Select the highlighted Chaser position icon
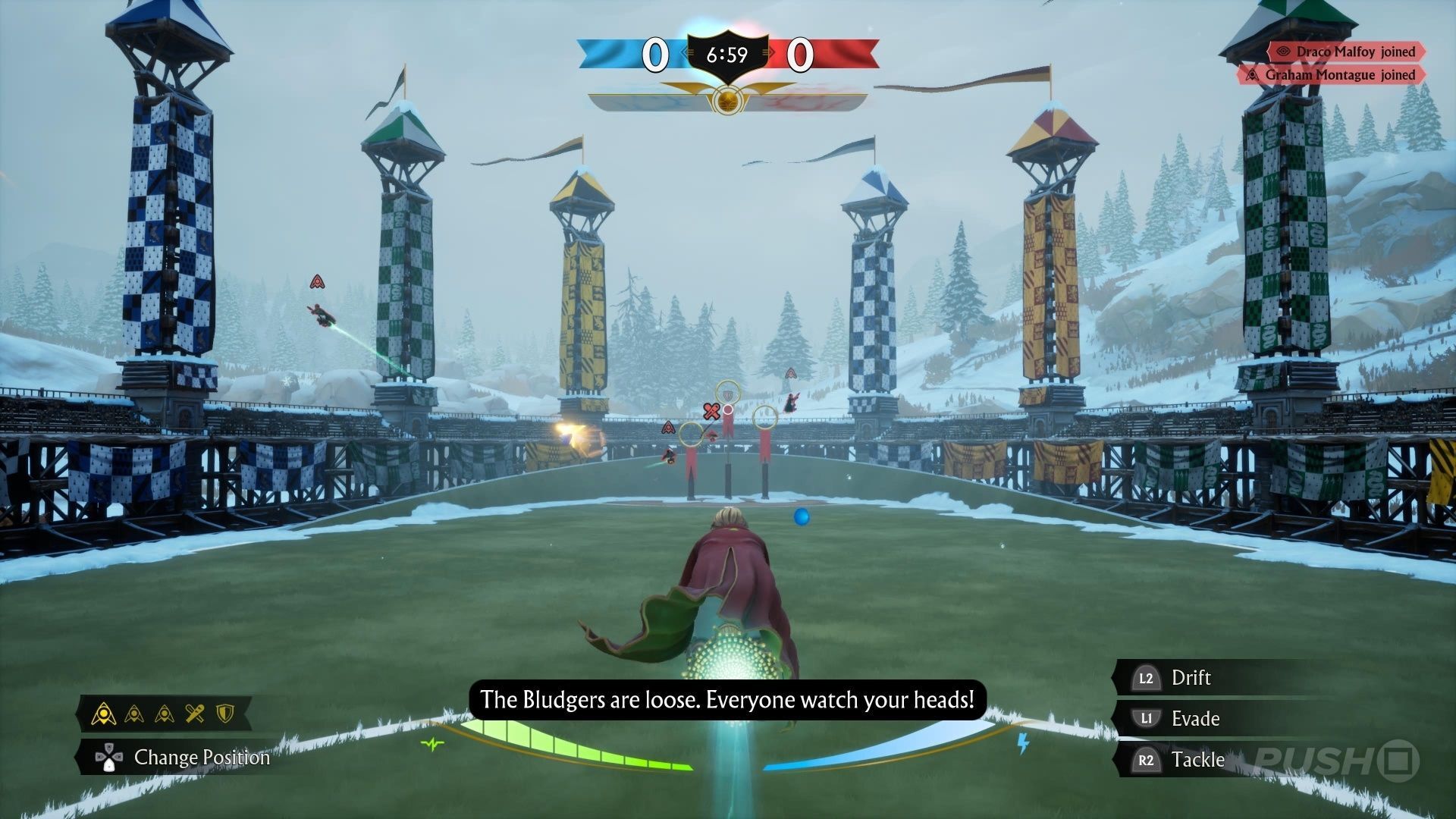Screen dimensions: 1456x819 (x=104, y=714)
